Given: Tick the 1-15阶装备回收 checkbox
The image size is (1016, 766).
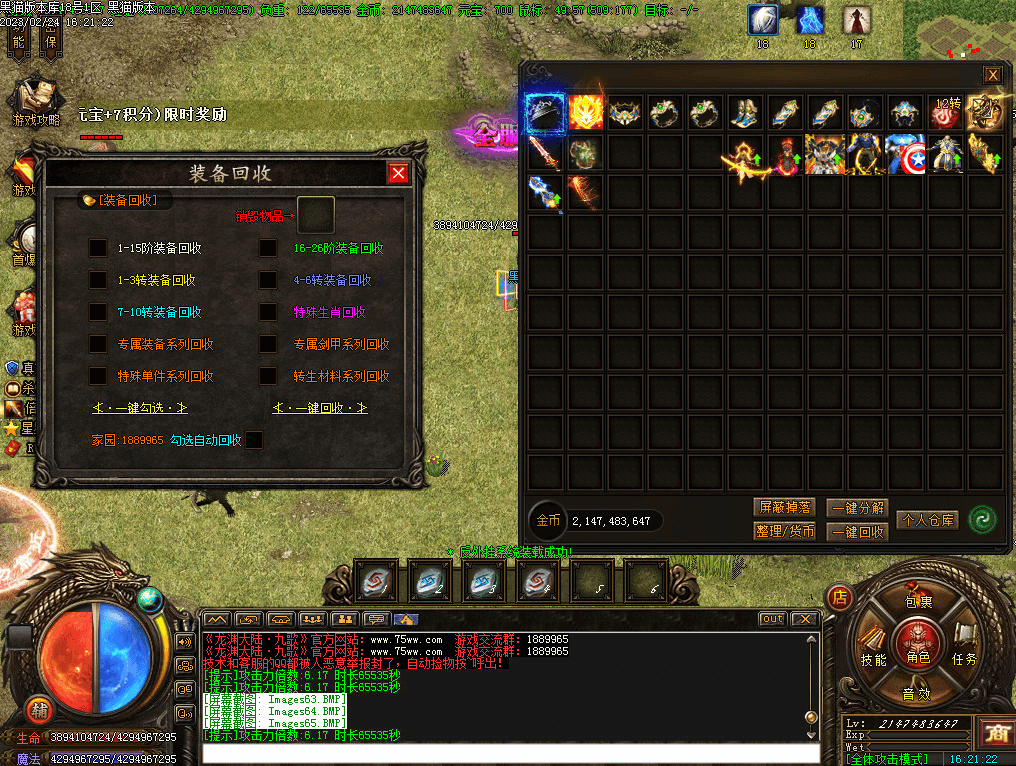Looking at the screenshot, I should click(98, 248).
